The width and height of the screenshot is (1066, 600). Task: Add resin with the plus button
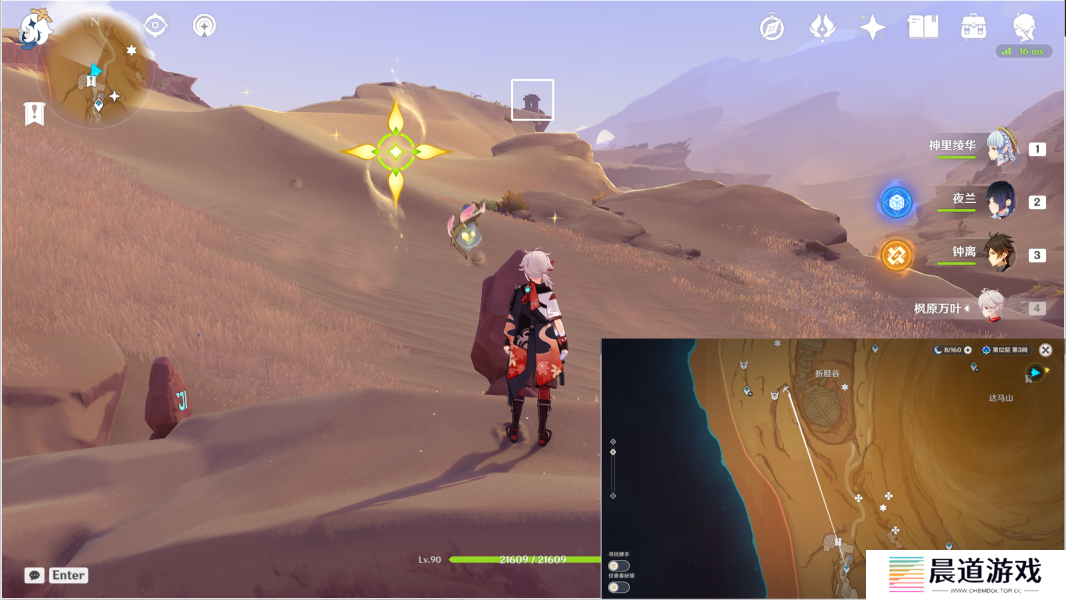[x=967, y=350]
